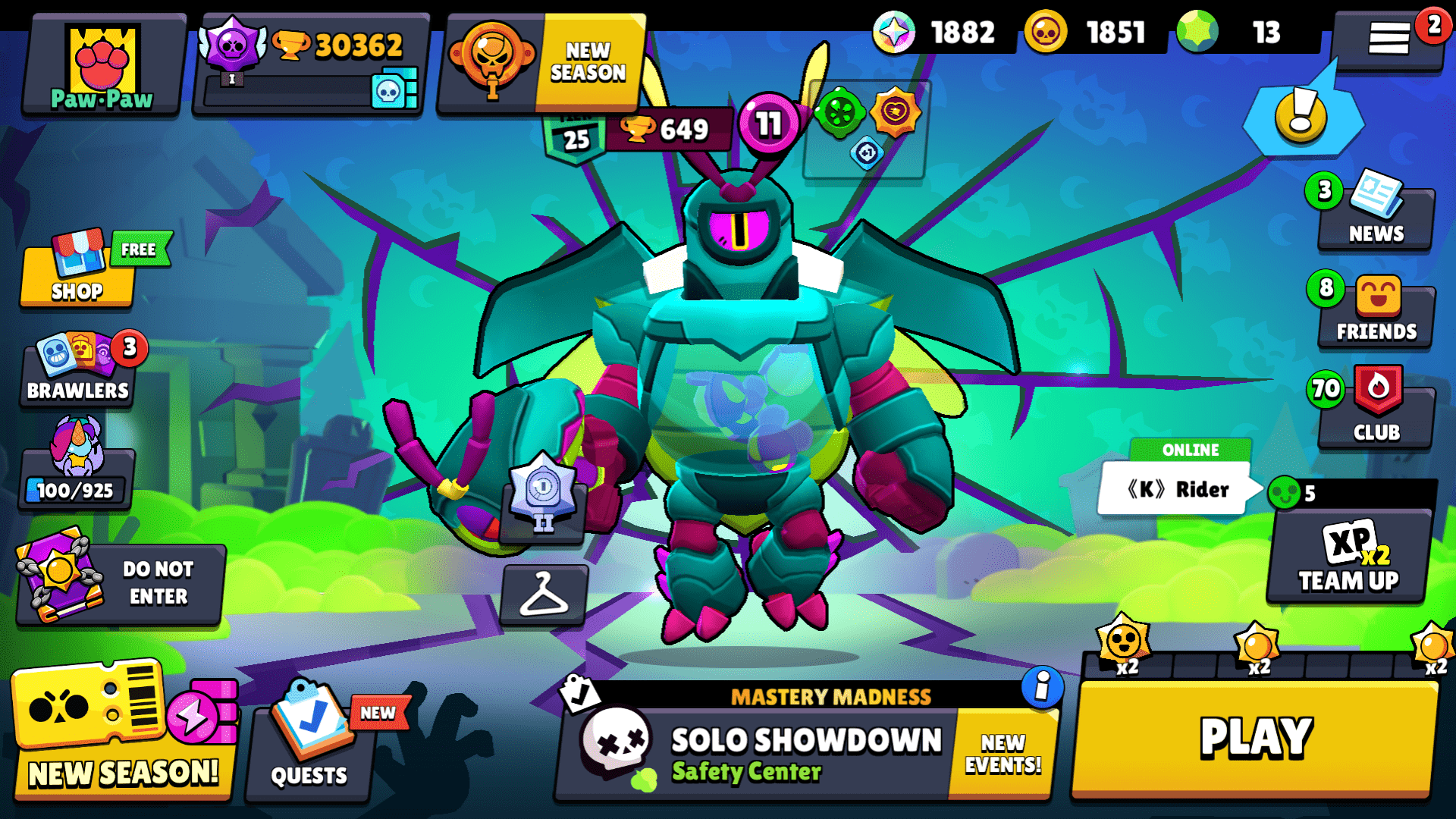Click the online friend nameplate 《K》Rider
The width and height of the screenshot is (1456, 819).
point(1178,488)
